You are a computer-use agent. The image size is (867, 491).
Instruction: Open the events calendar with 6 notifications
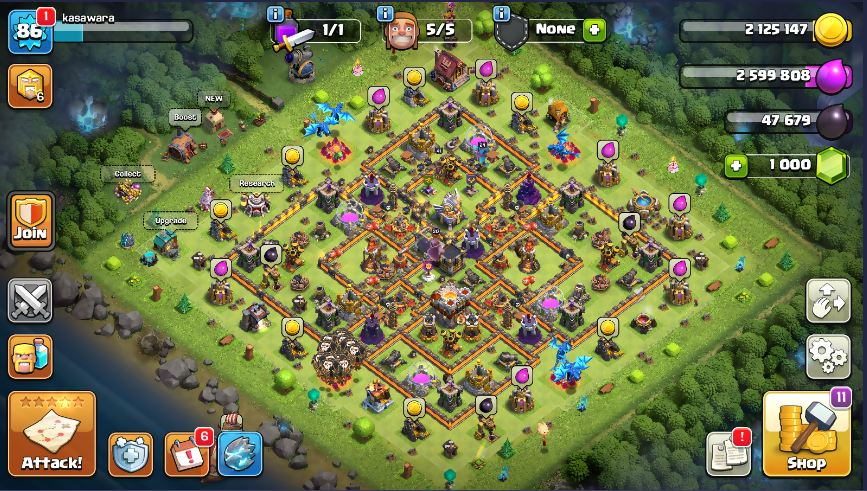coord(185,454)
